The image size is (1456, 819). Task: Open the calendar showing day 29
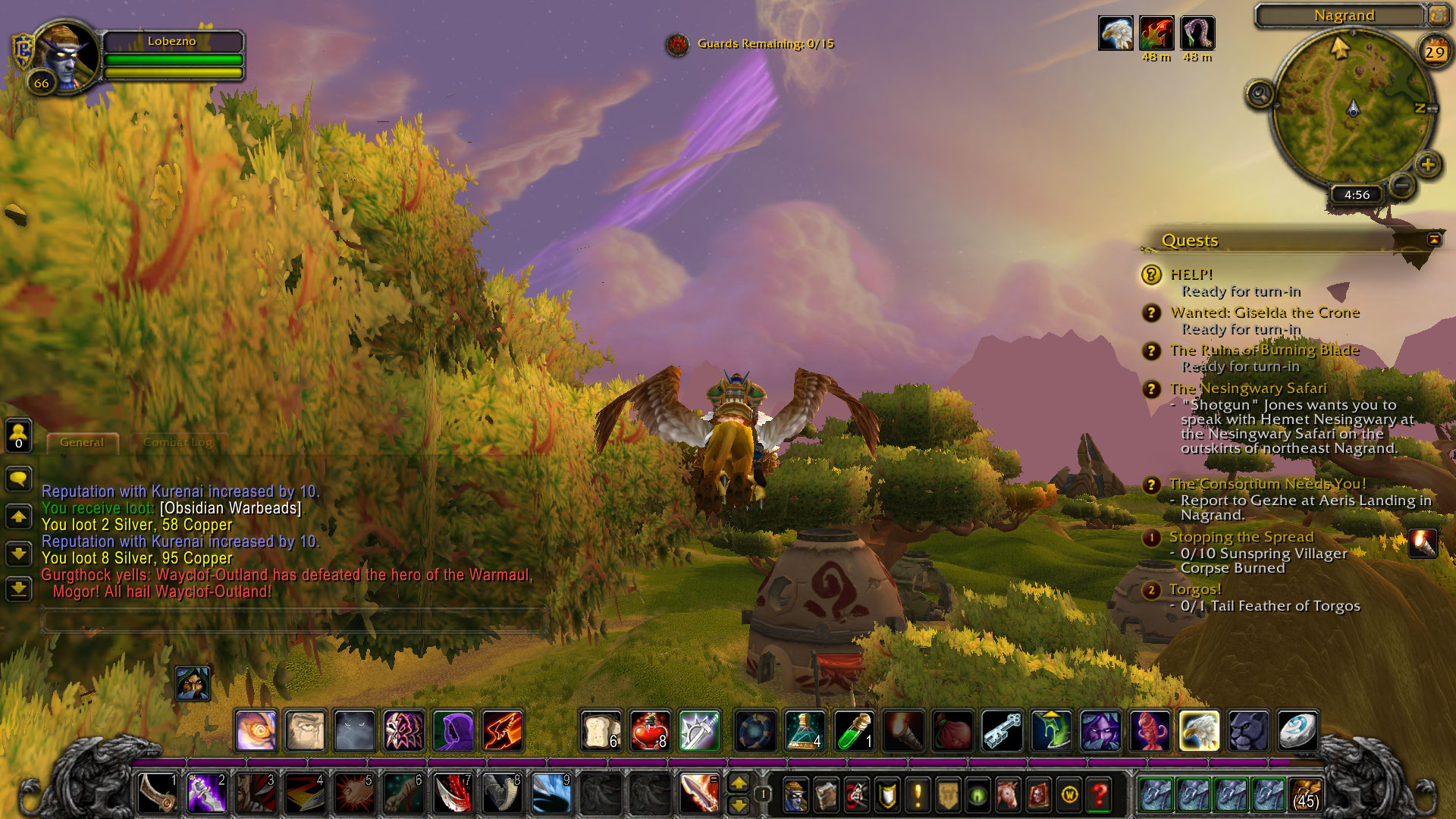point(1434,52)
